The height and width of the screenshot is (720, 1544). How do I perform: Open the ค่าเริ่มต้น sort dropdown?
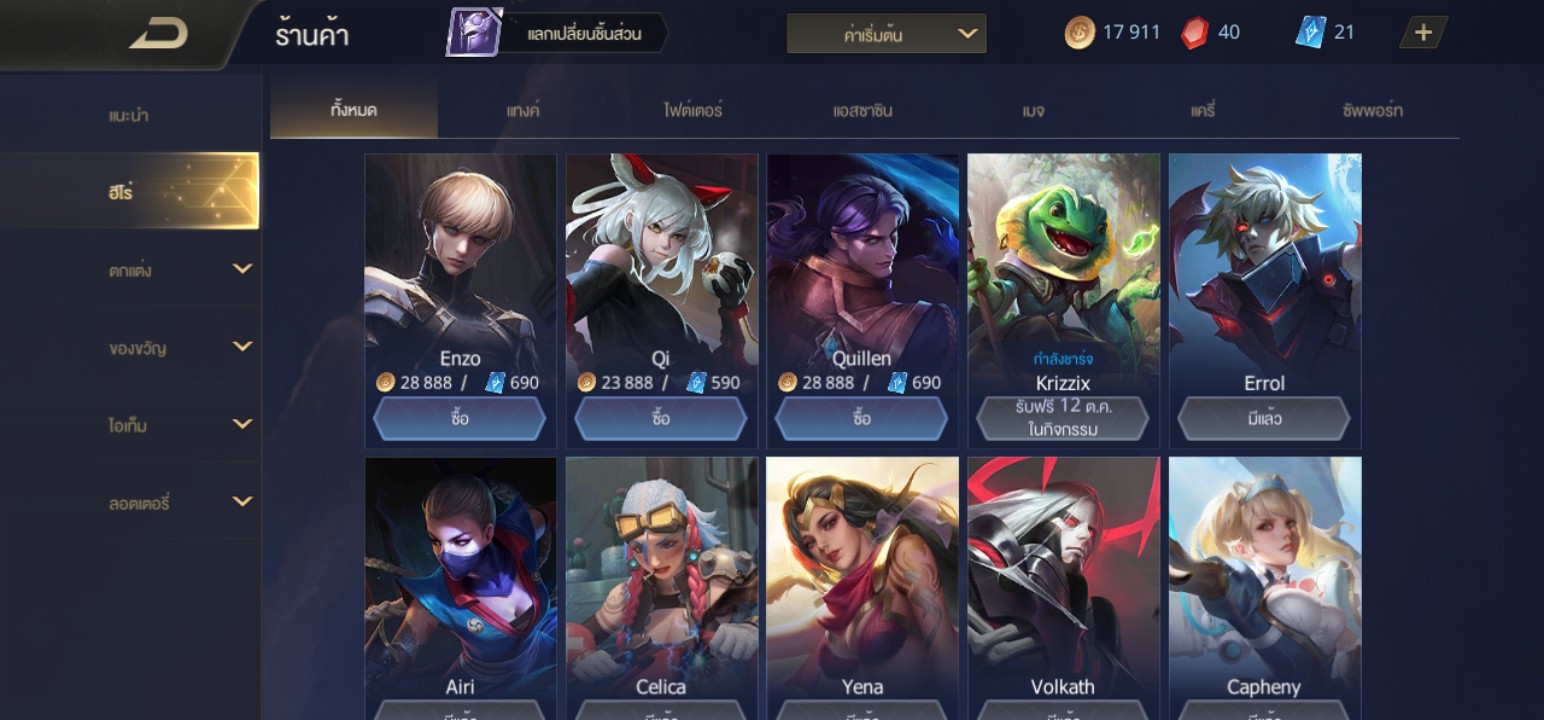click(886, 34)
